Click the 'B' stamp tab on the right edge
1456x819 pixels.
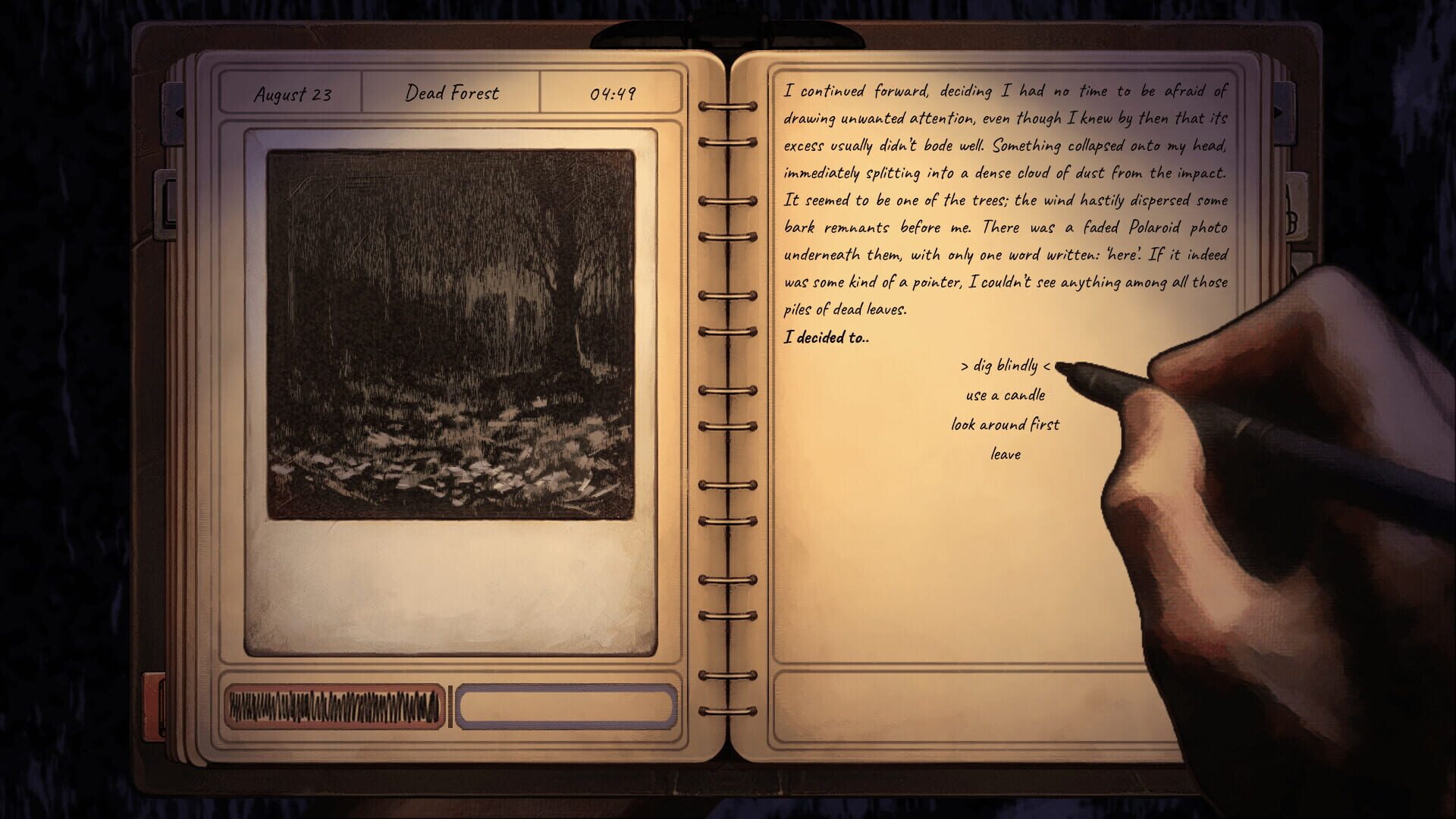(1295, 205)
